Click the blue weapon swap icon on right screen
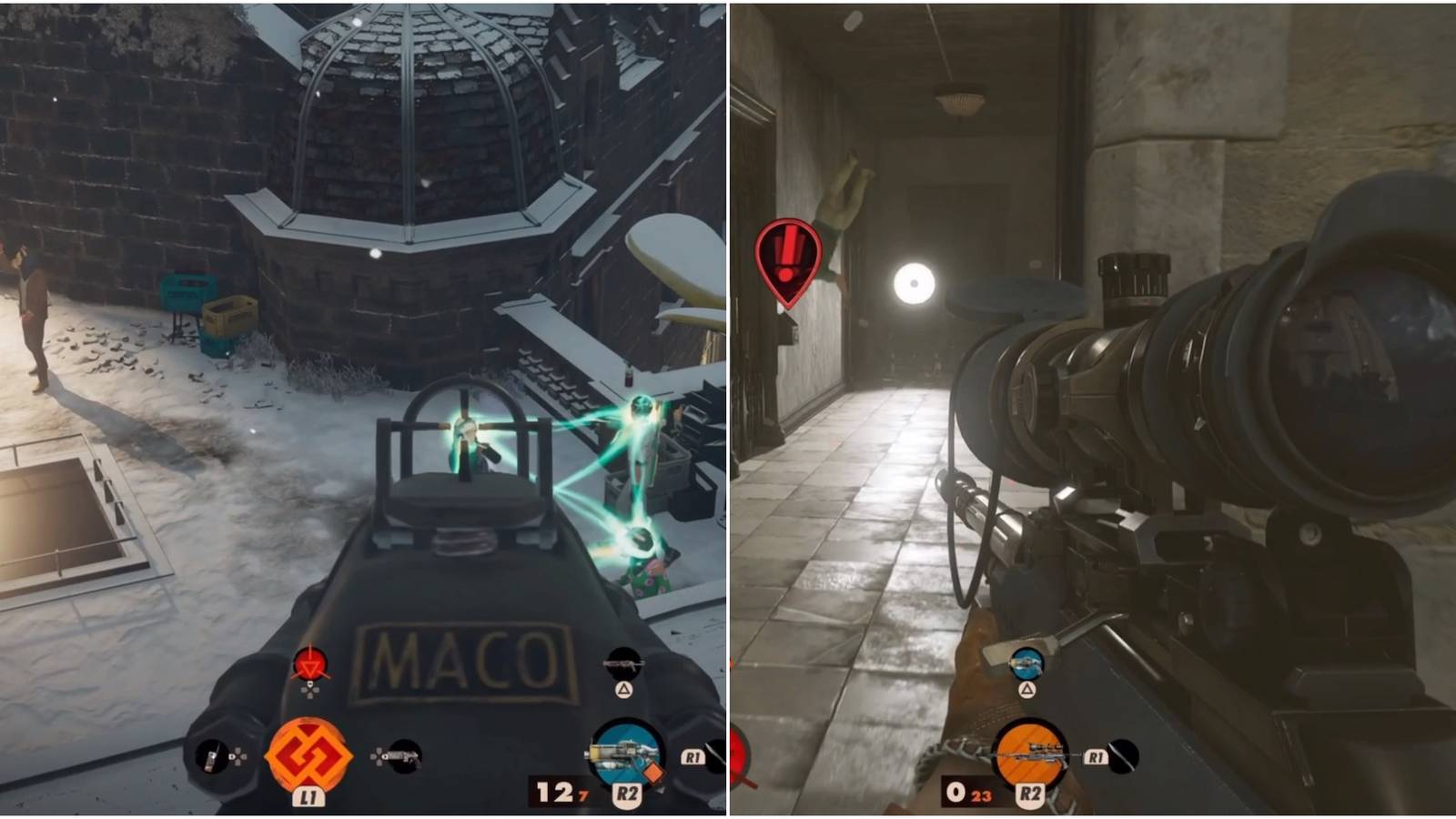The width and height of the screenshot is (1456, 819). (1027, 664)
